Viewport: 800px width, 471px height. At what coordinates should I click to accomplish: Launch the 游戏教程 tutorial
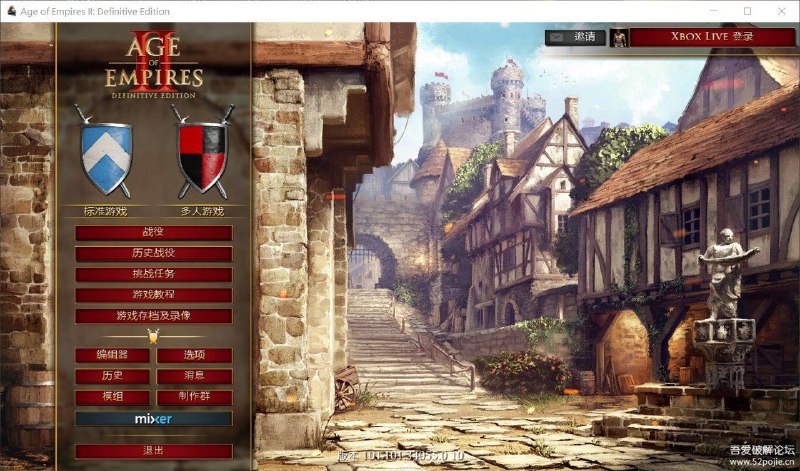point(153,295)
